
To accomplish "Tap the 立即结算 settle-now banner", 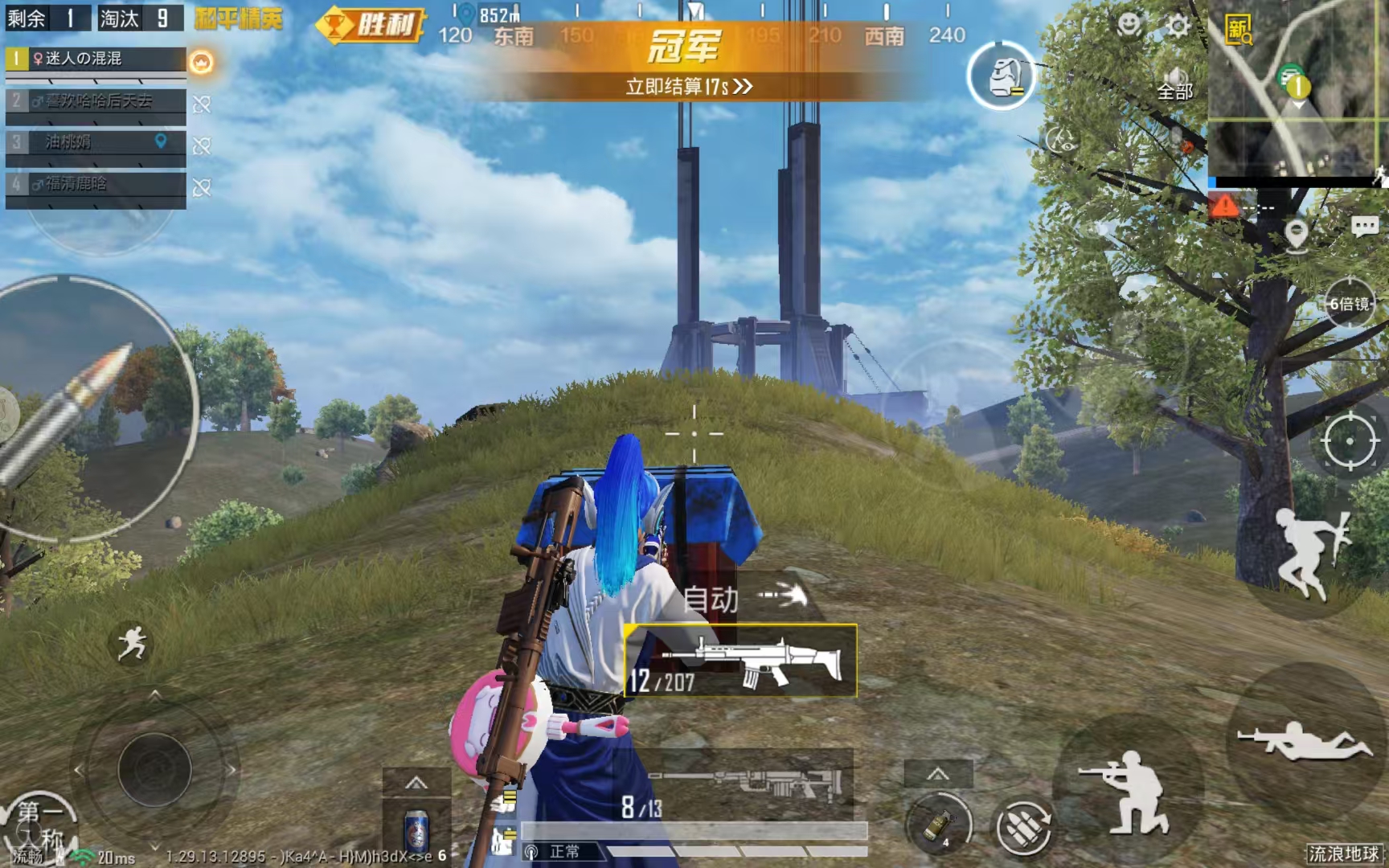I will point(688,86).
